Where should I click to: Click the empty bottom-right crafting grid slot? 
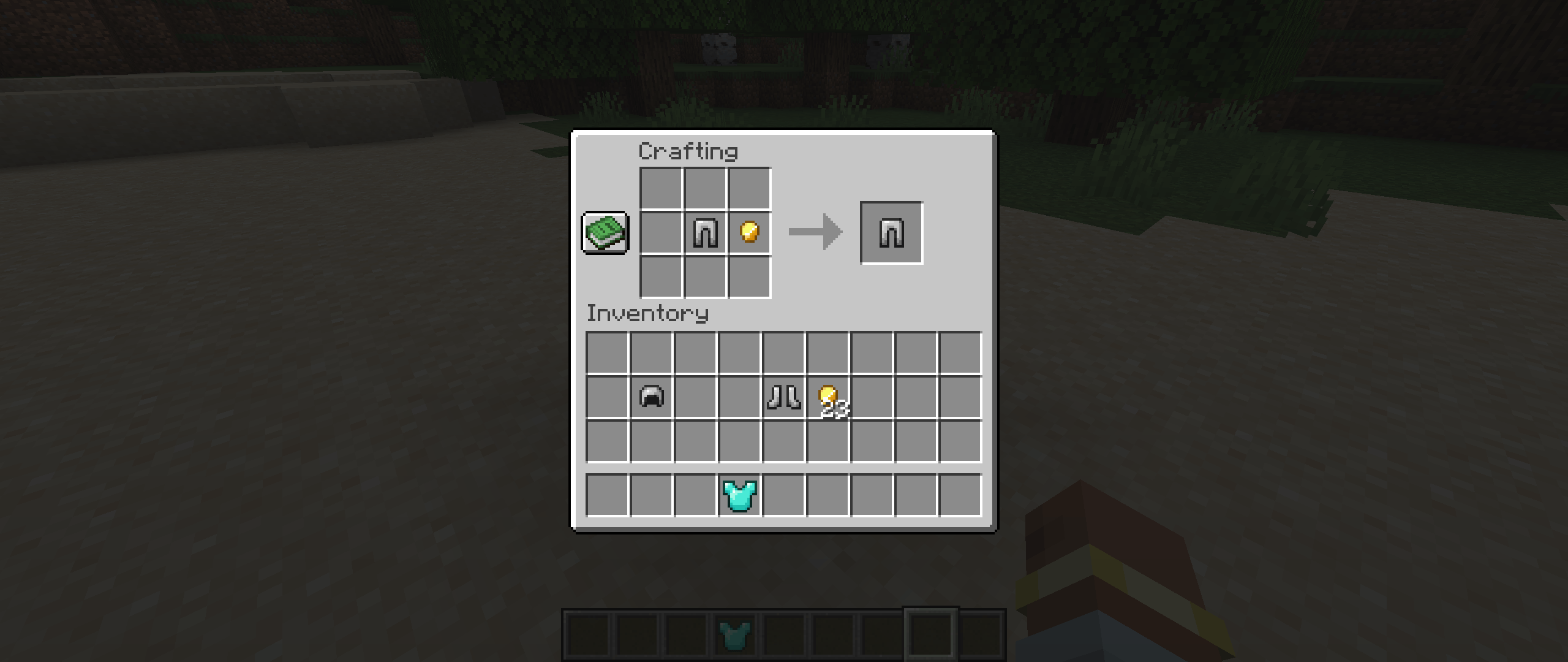tap(748, 277)
